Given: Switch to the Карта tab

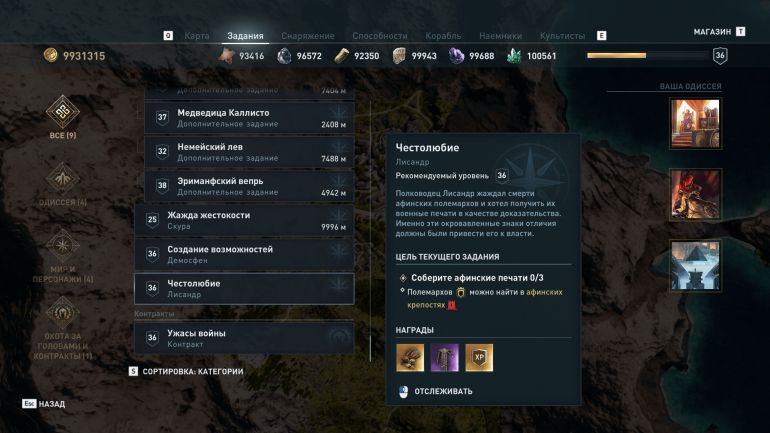Looking at the screenshot, I should (x=197, y=36).
